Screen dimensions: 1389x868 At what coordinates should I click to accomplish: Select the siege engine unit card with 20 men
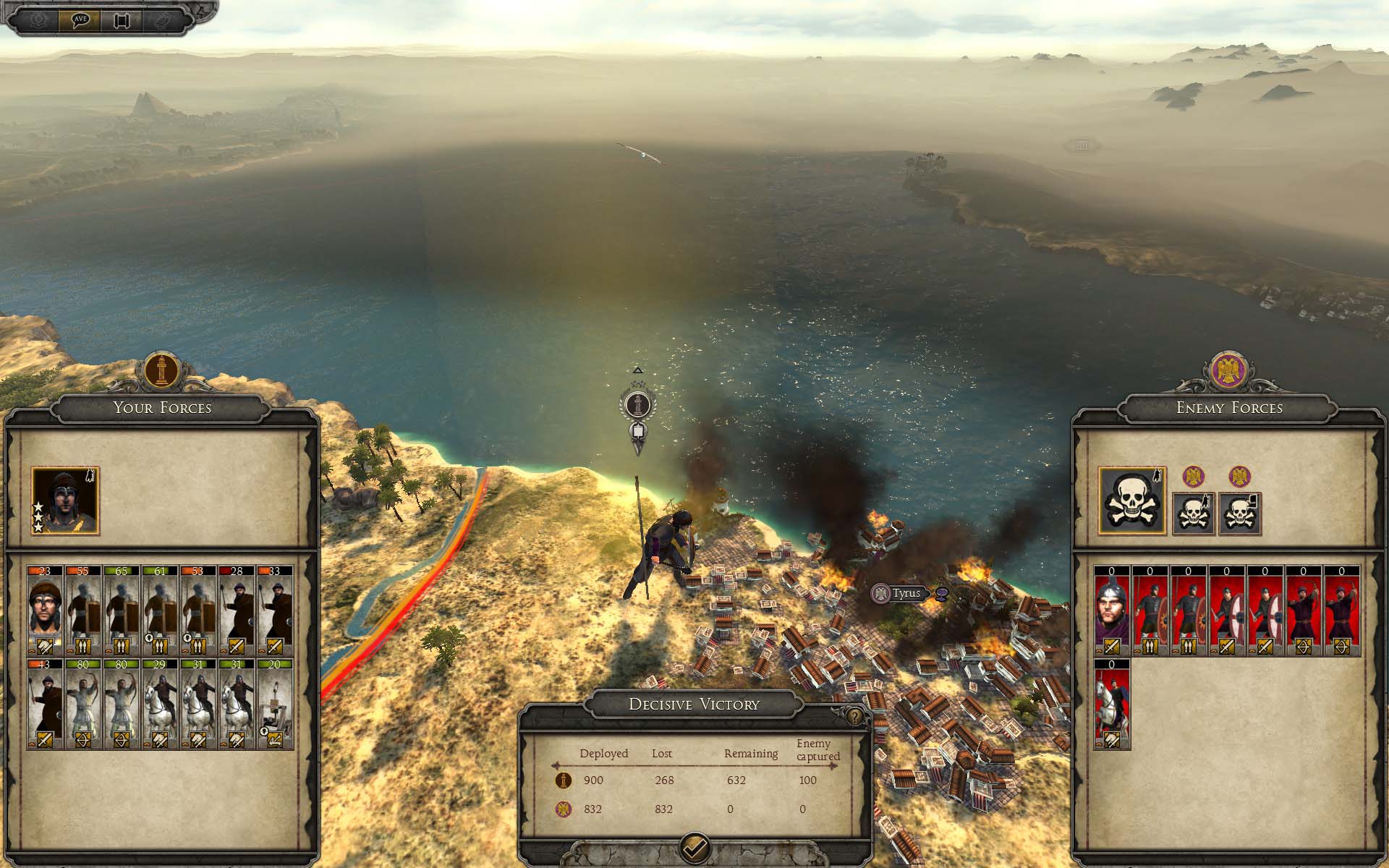[275, 704]
